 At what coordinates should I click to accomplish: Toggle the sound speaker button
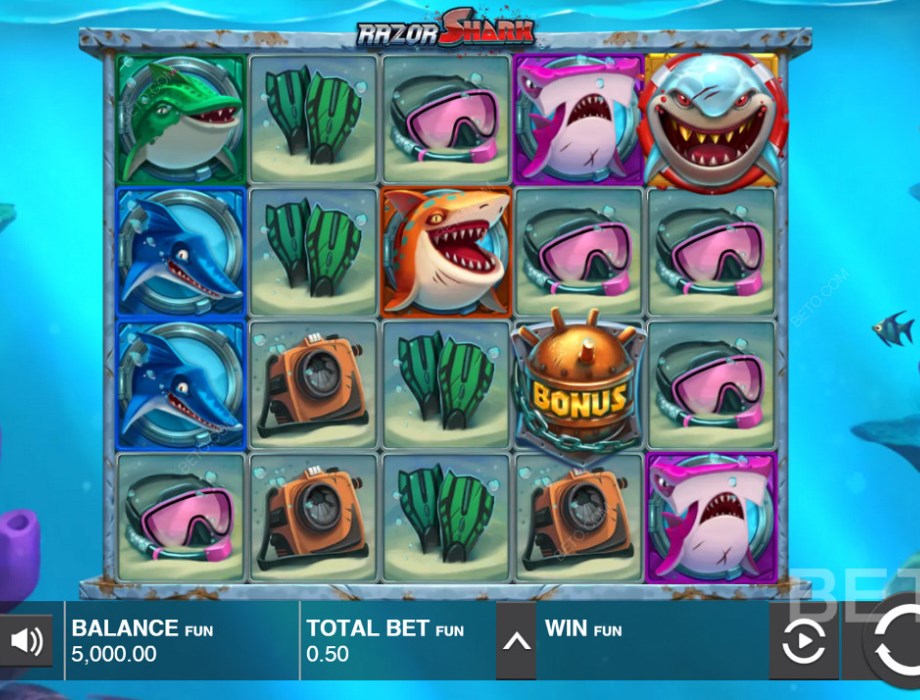click(26, 641)
